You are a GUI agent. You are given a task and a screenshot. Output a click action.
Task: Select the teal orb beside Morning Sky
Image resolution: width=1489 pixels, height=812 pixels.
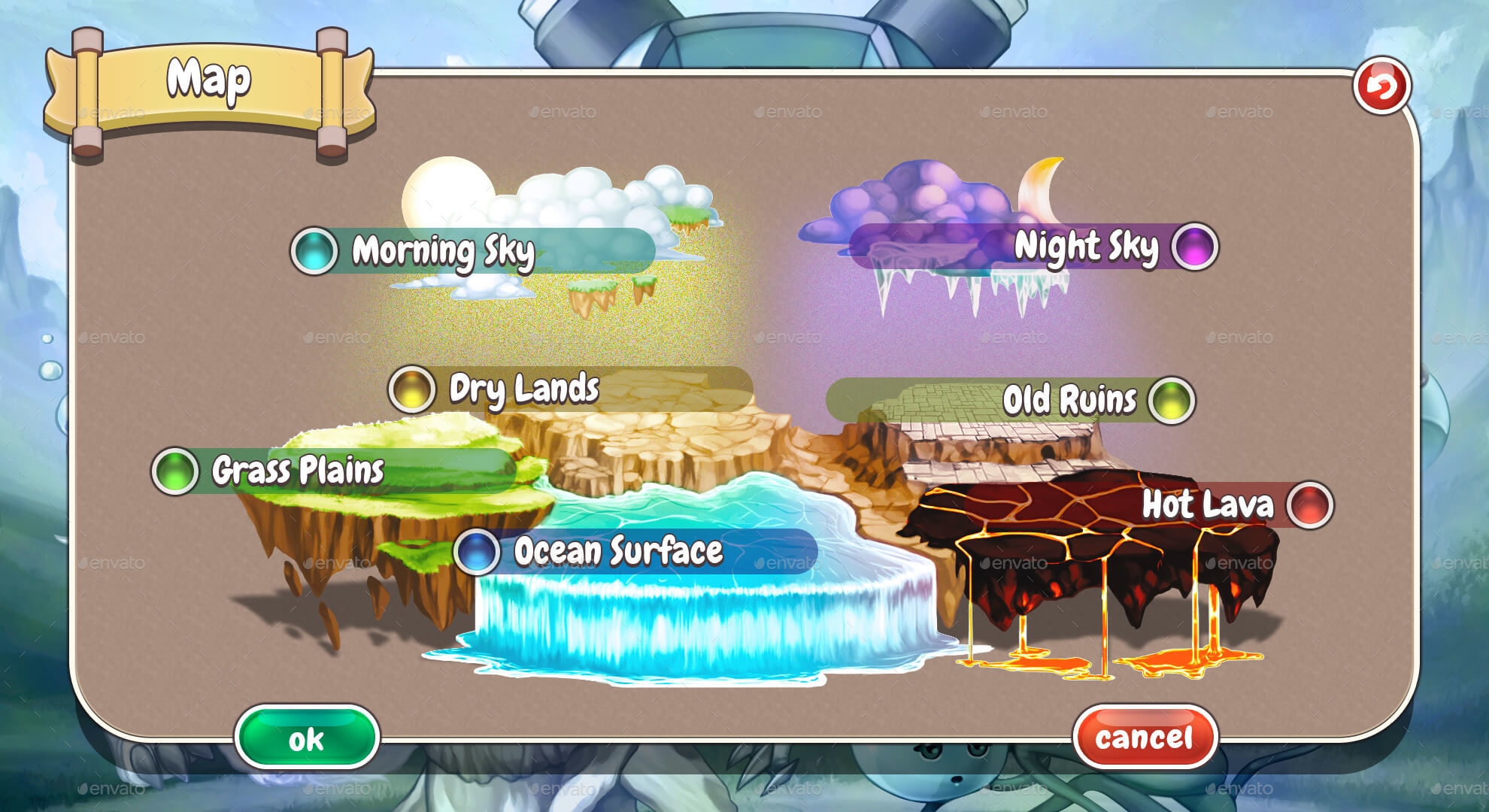point(314,250)
